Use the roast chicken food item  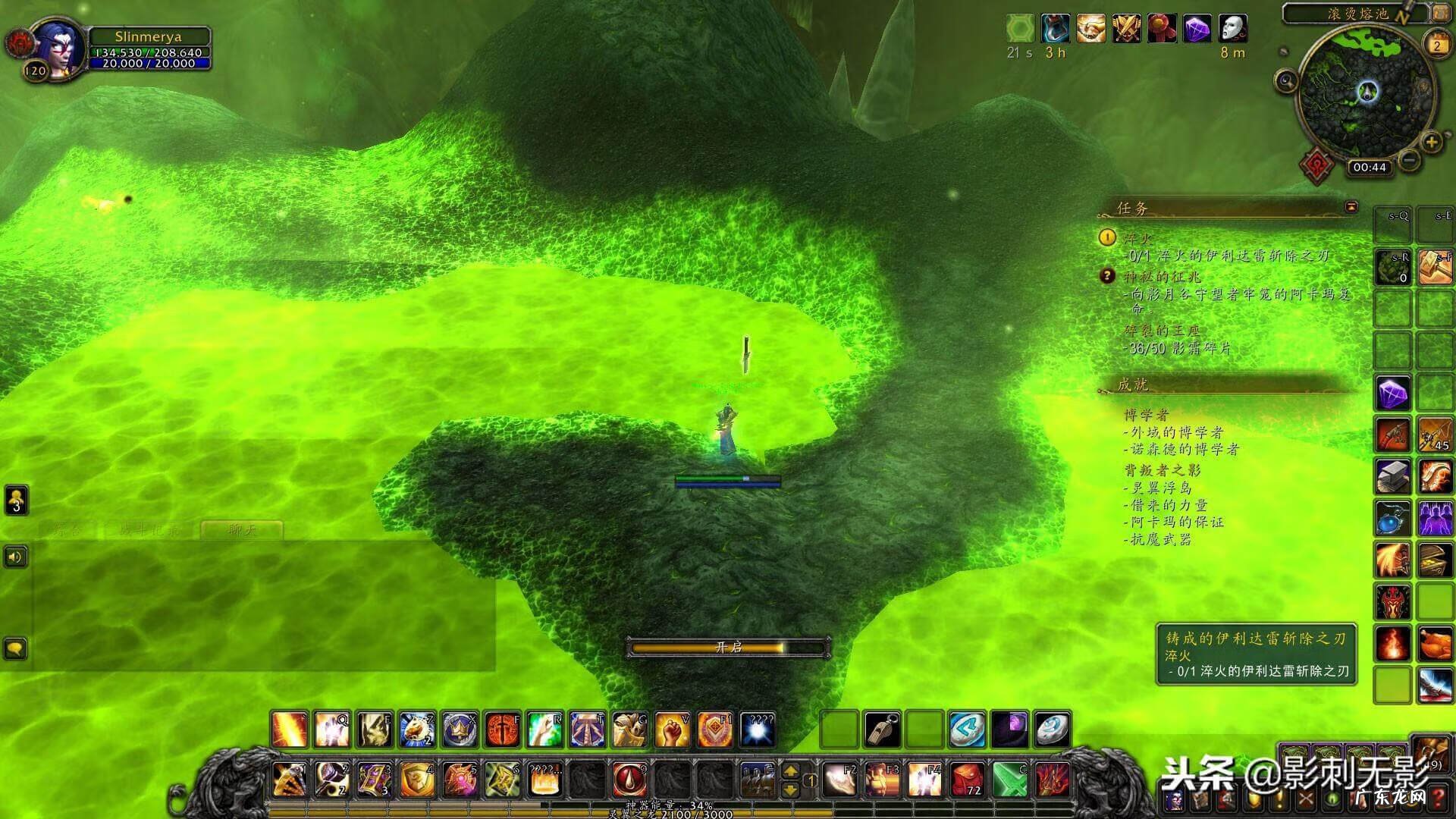(x=1435, y=644)
